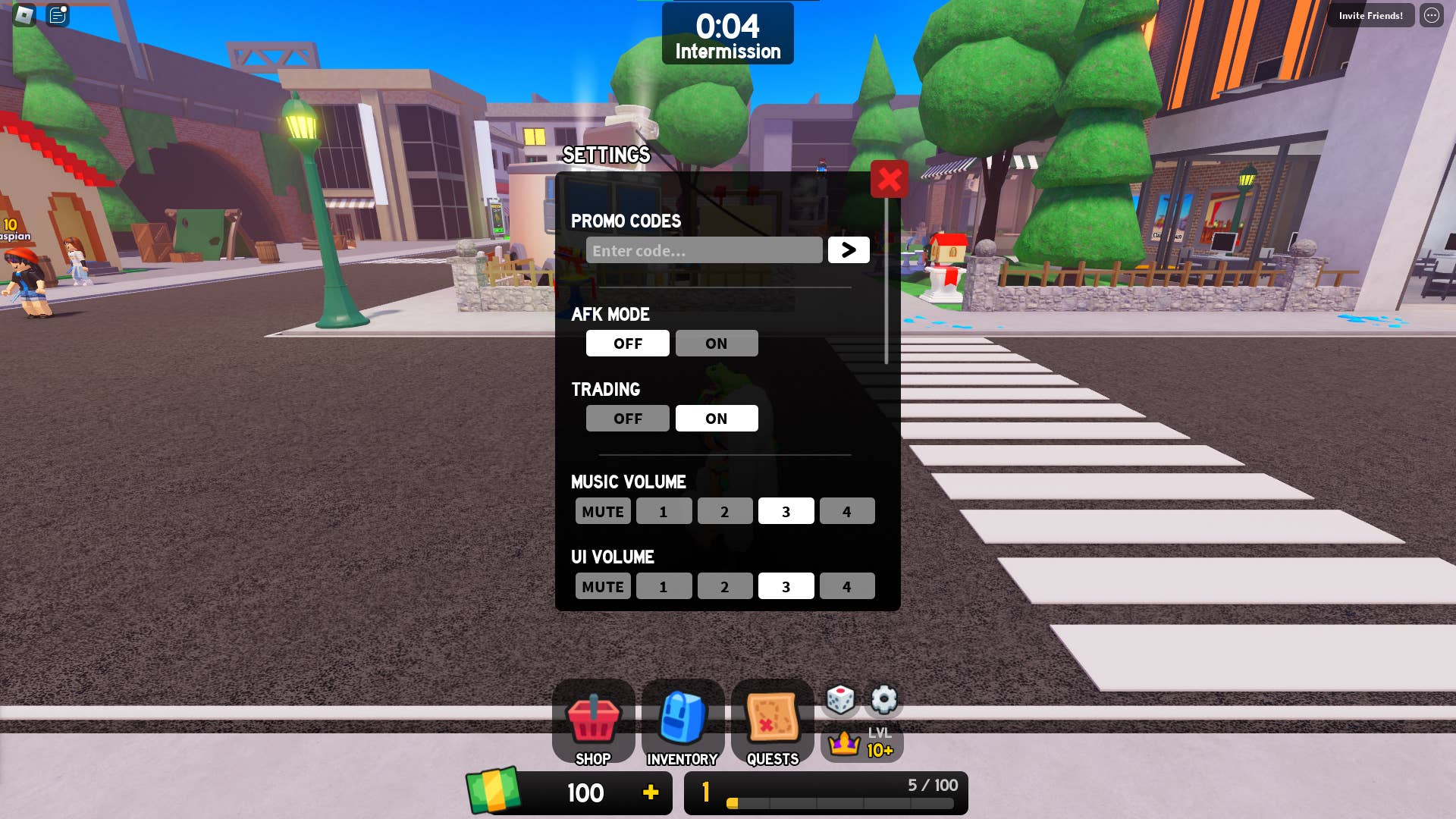Turn Trading OFF
The height and width of the screenshot is (819, 1456).
(x=627, y=418)
